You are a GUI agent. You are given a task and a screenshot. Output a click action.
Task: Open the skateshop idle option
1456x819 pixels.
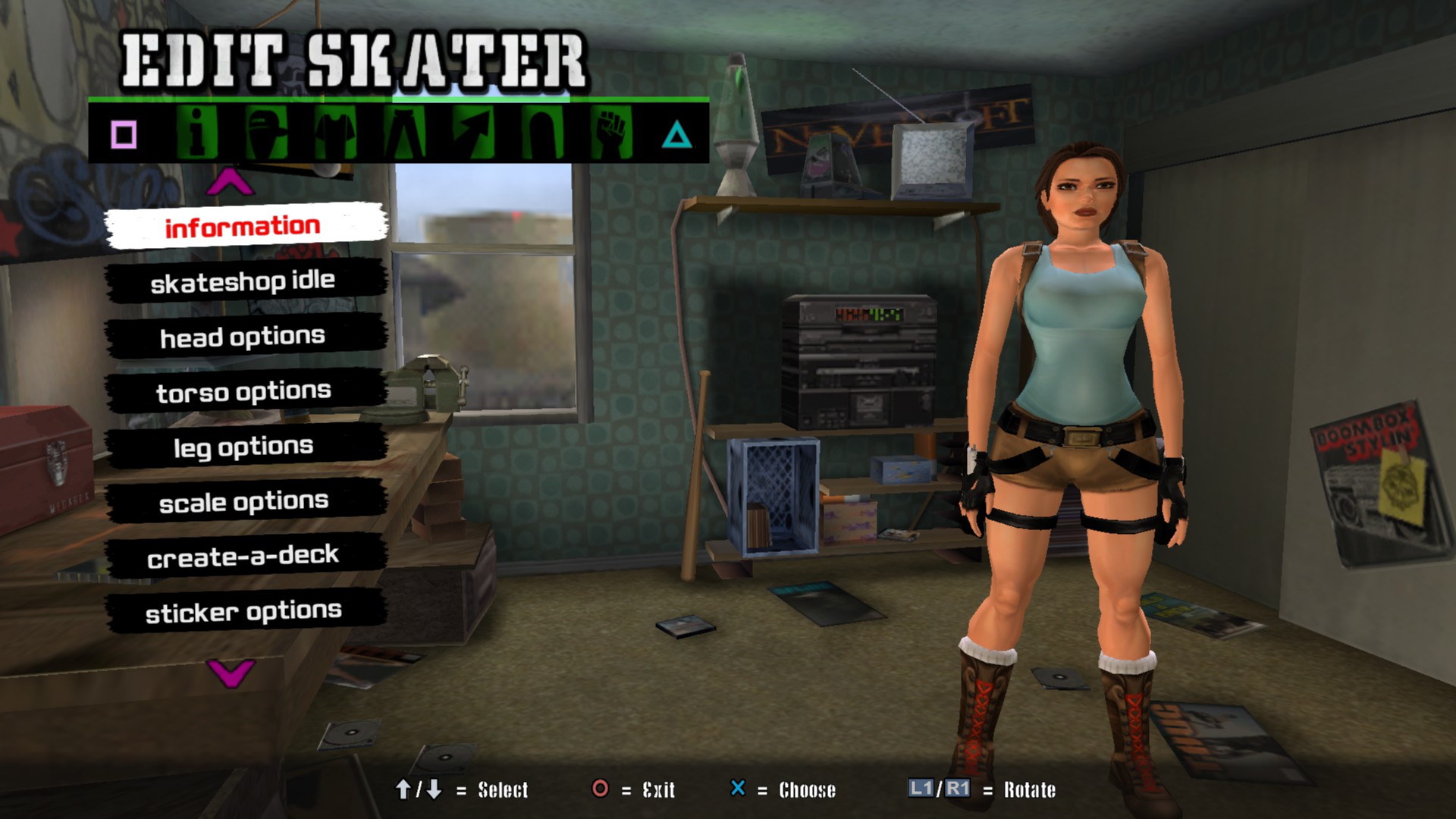point(244,281)
